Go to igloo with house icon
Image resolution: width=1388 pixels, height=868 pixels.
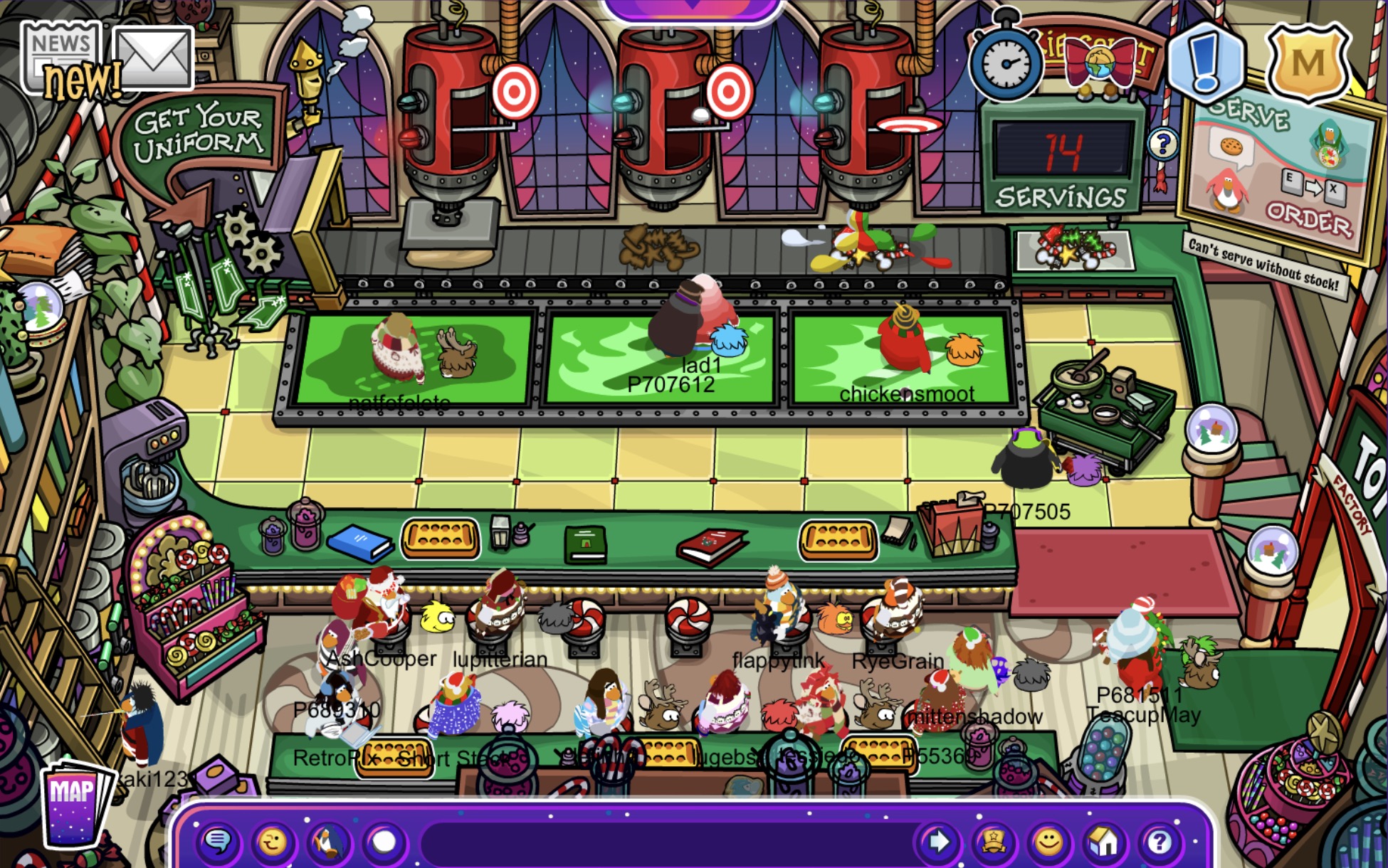(x=1104, y=842)
